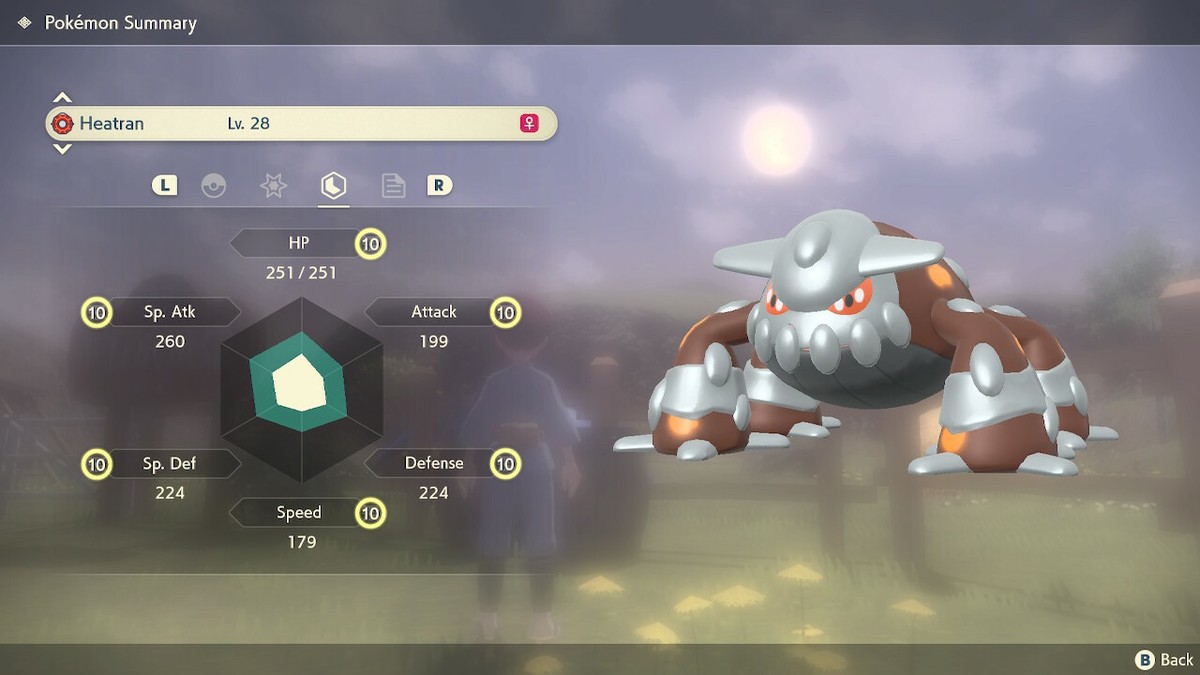Select the HP stat label
1200x675 pixels.
(298, 243)
